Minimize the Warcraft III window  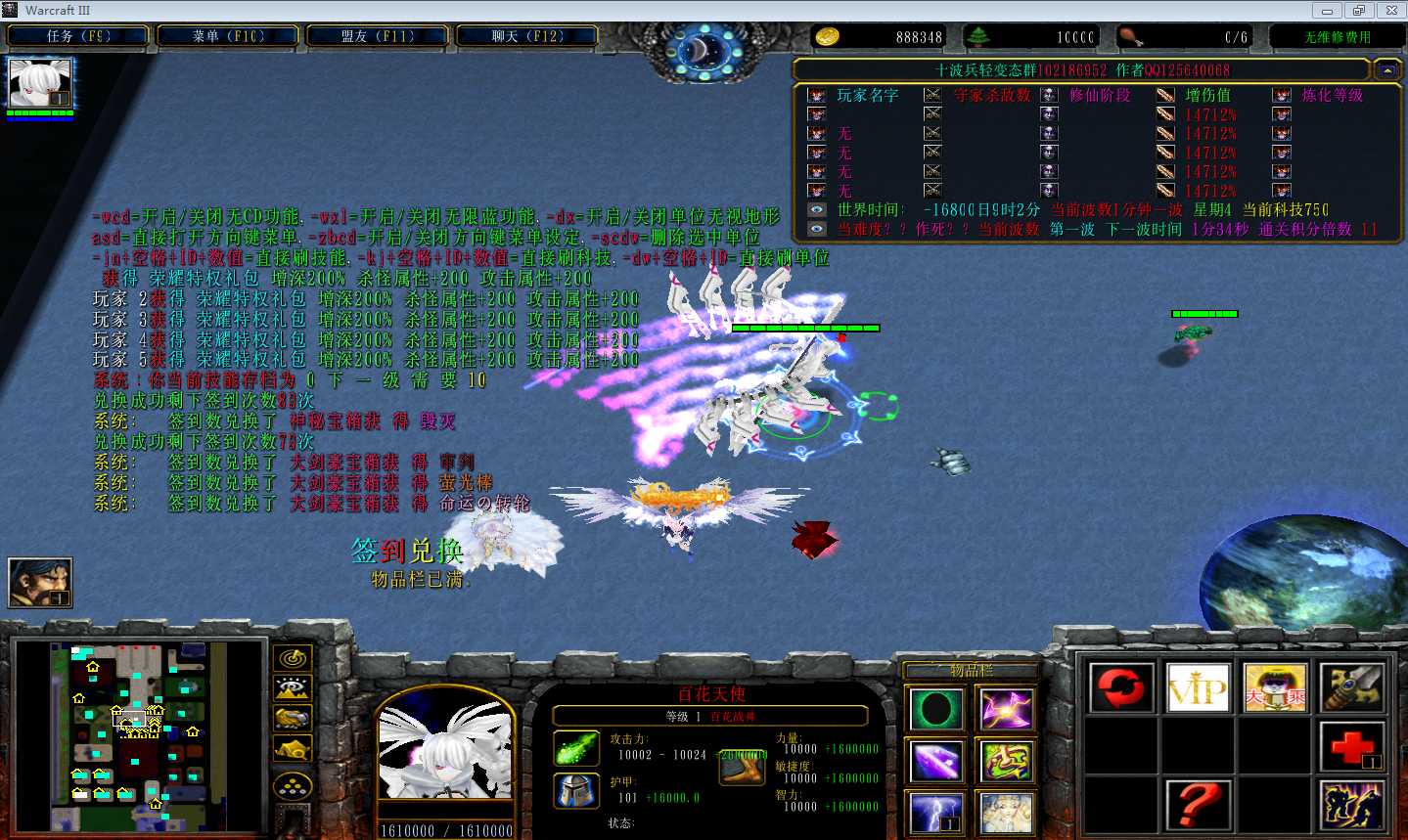(1327, 11)
